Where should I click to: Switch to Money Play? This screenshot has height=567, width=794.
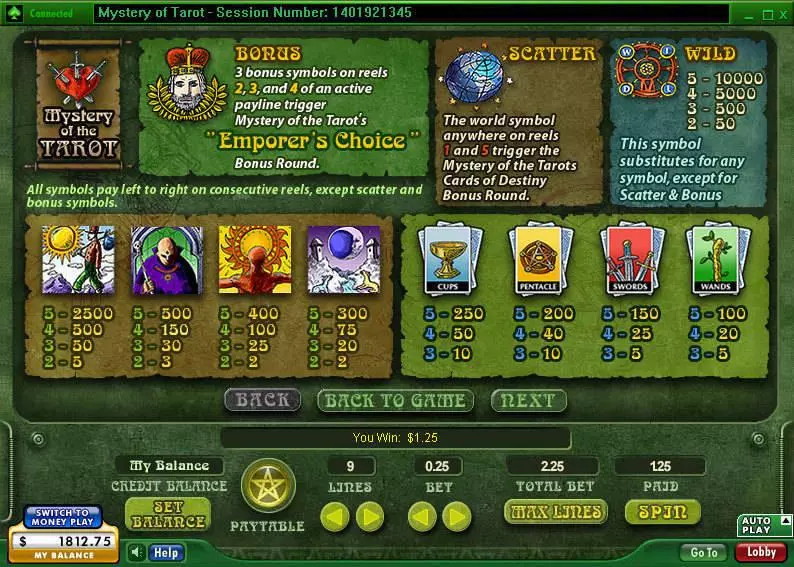[x=64, y=518]
